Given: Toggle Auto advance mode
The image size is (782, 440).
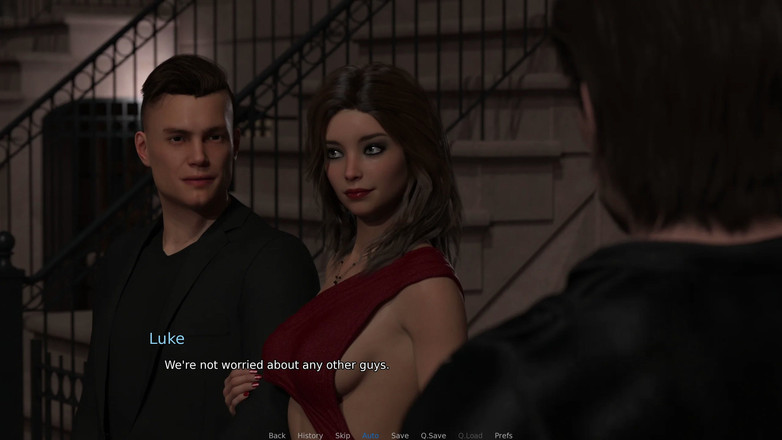Looking at the screenshot, I should tap(371, 435).
